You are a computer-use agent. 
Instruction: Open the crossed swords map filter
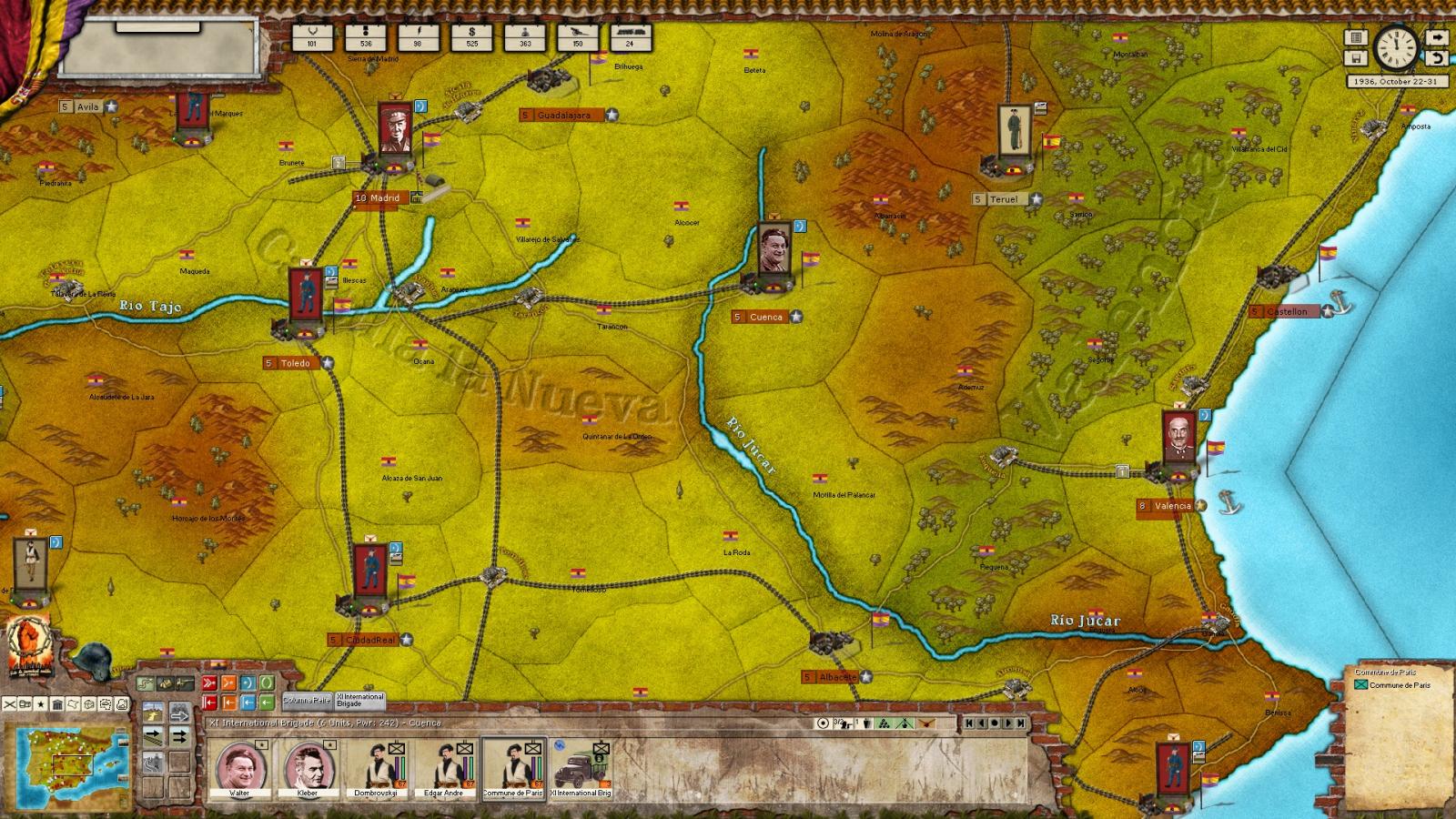(9, 704)
